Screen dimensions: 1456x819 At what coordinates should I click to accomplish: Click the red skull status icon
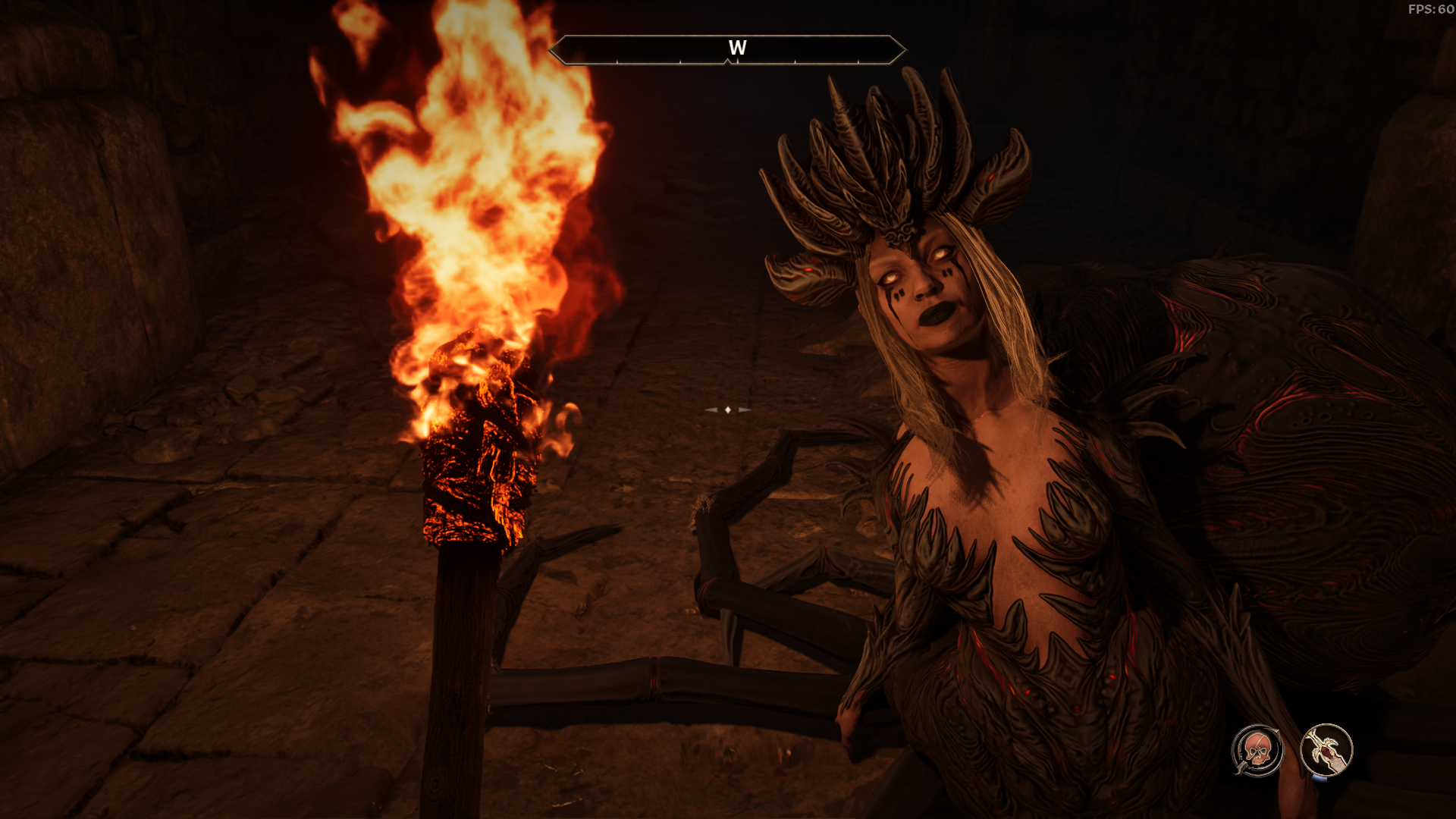tap(1257, 750)
